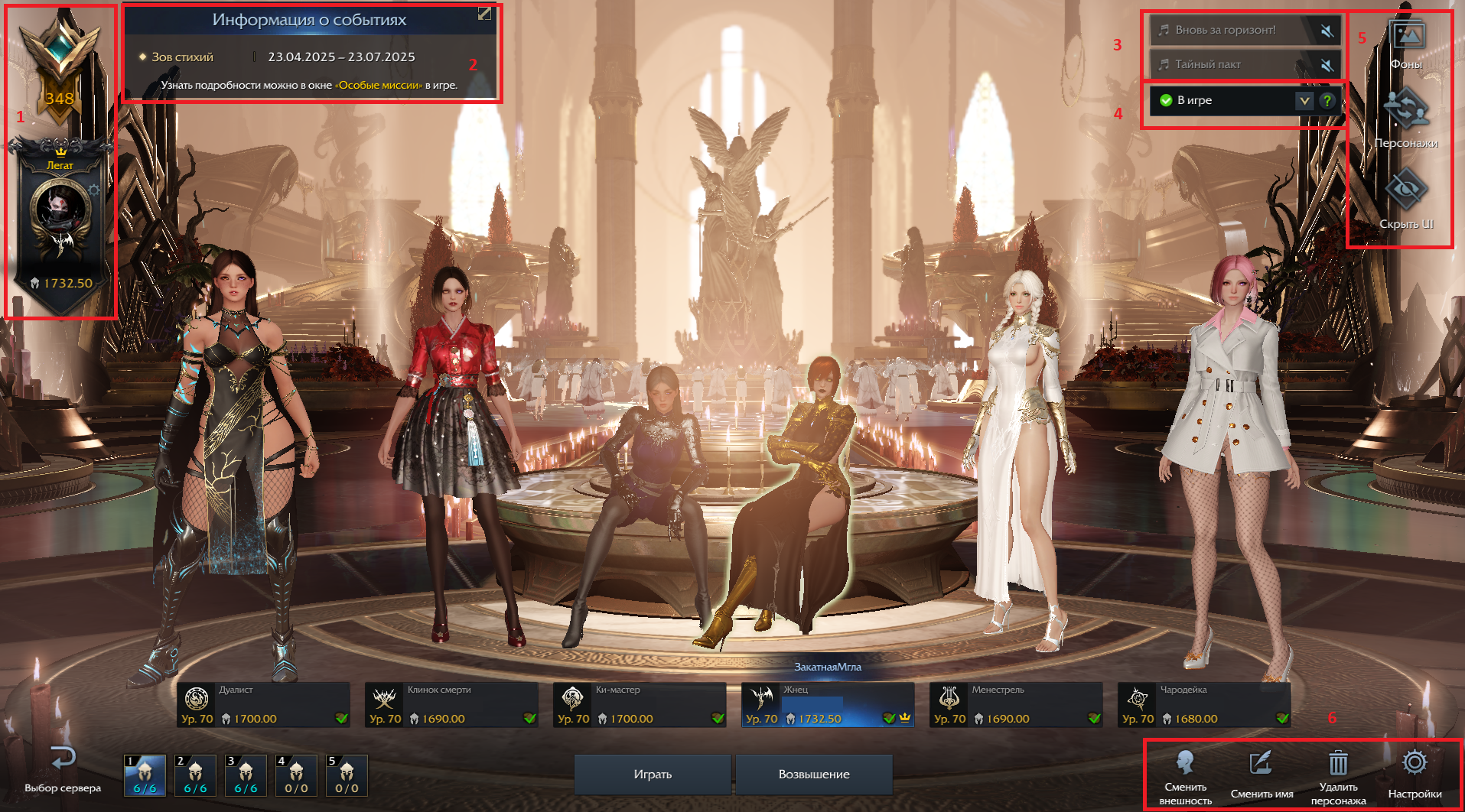Image resolution: width=1465 pixels, height=812 pixels.
Task: Select the Чародейка character card
Action: [x=1204, y=705]
